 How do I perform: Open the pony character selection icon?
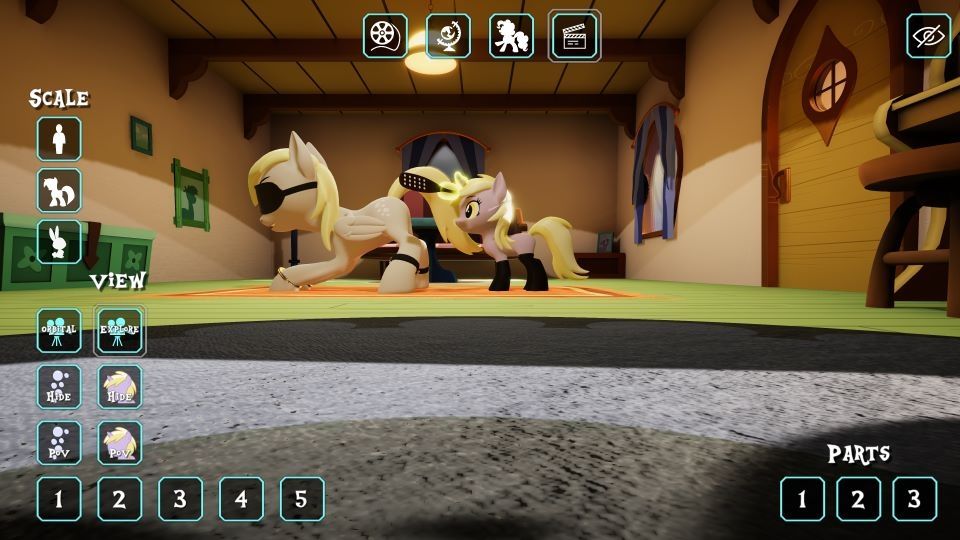[x=511, y=36]
